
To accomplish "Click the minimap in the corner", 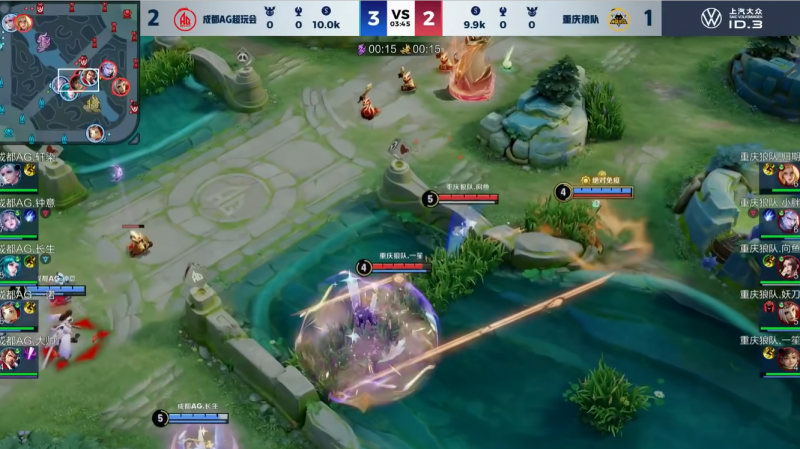I will (70, 72).
